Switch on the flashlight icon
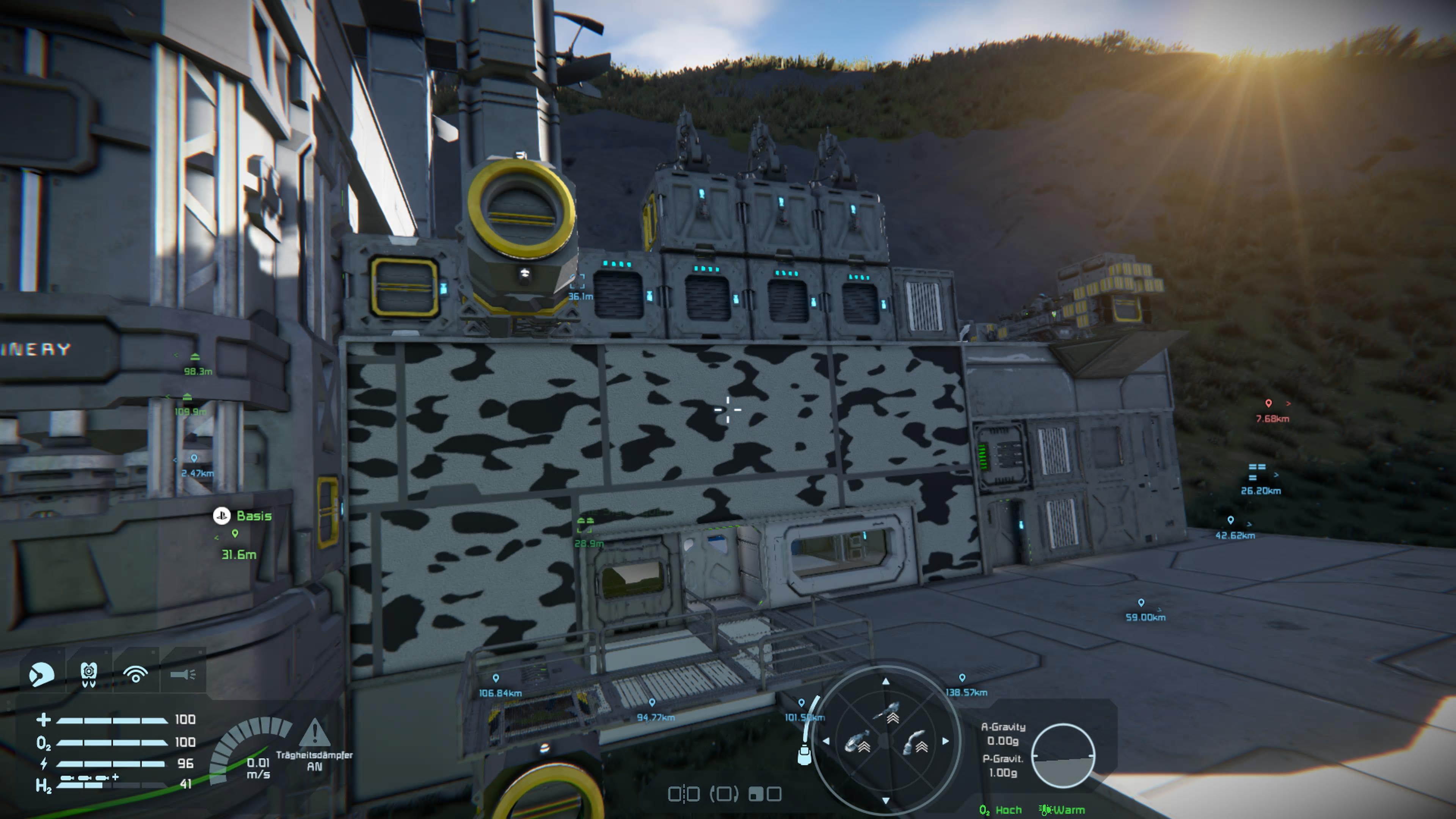 (182, 674)
